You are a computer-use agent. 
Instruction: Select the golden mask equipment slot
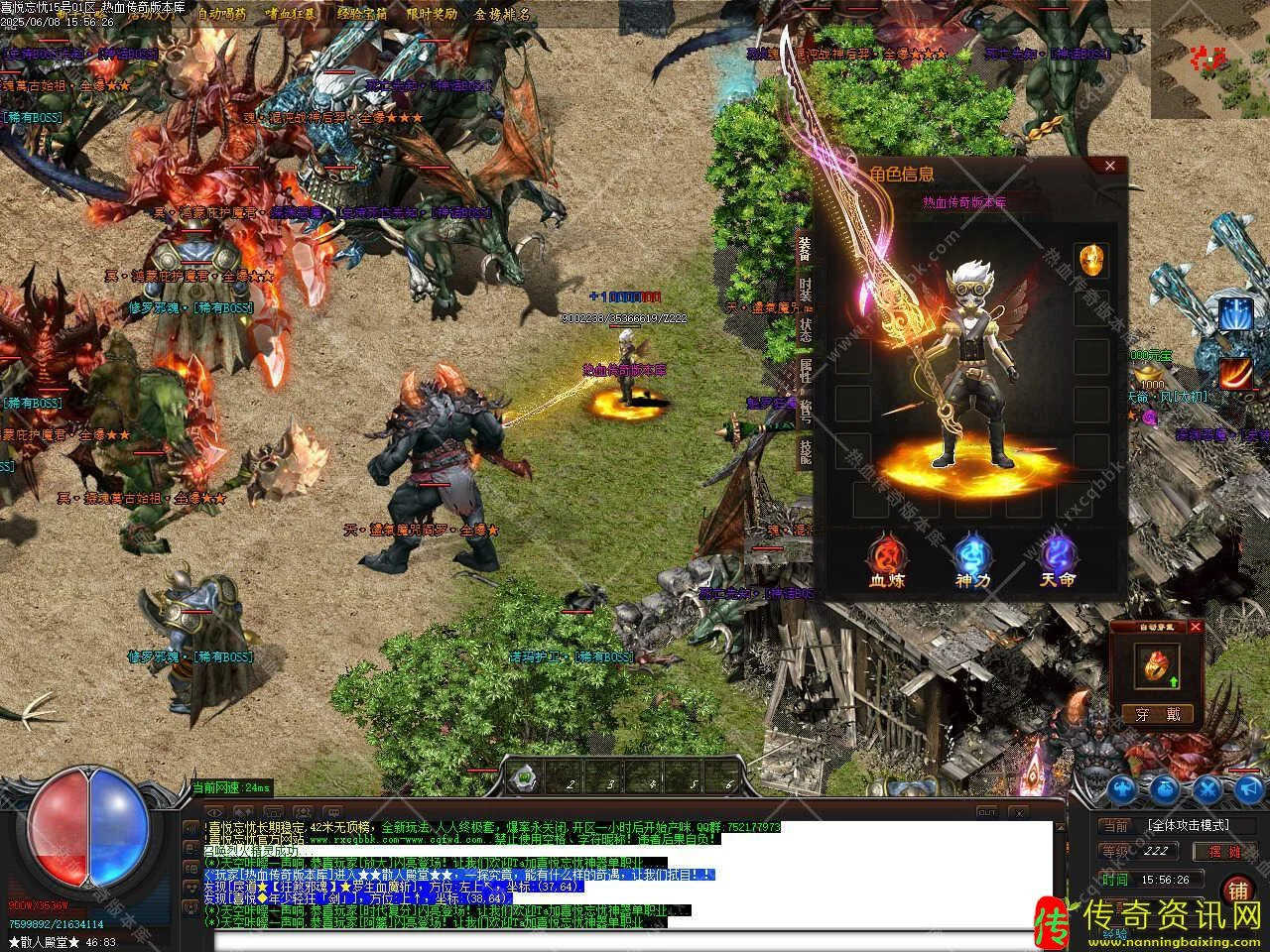click(1092, 261)
